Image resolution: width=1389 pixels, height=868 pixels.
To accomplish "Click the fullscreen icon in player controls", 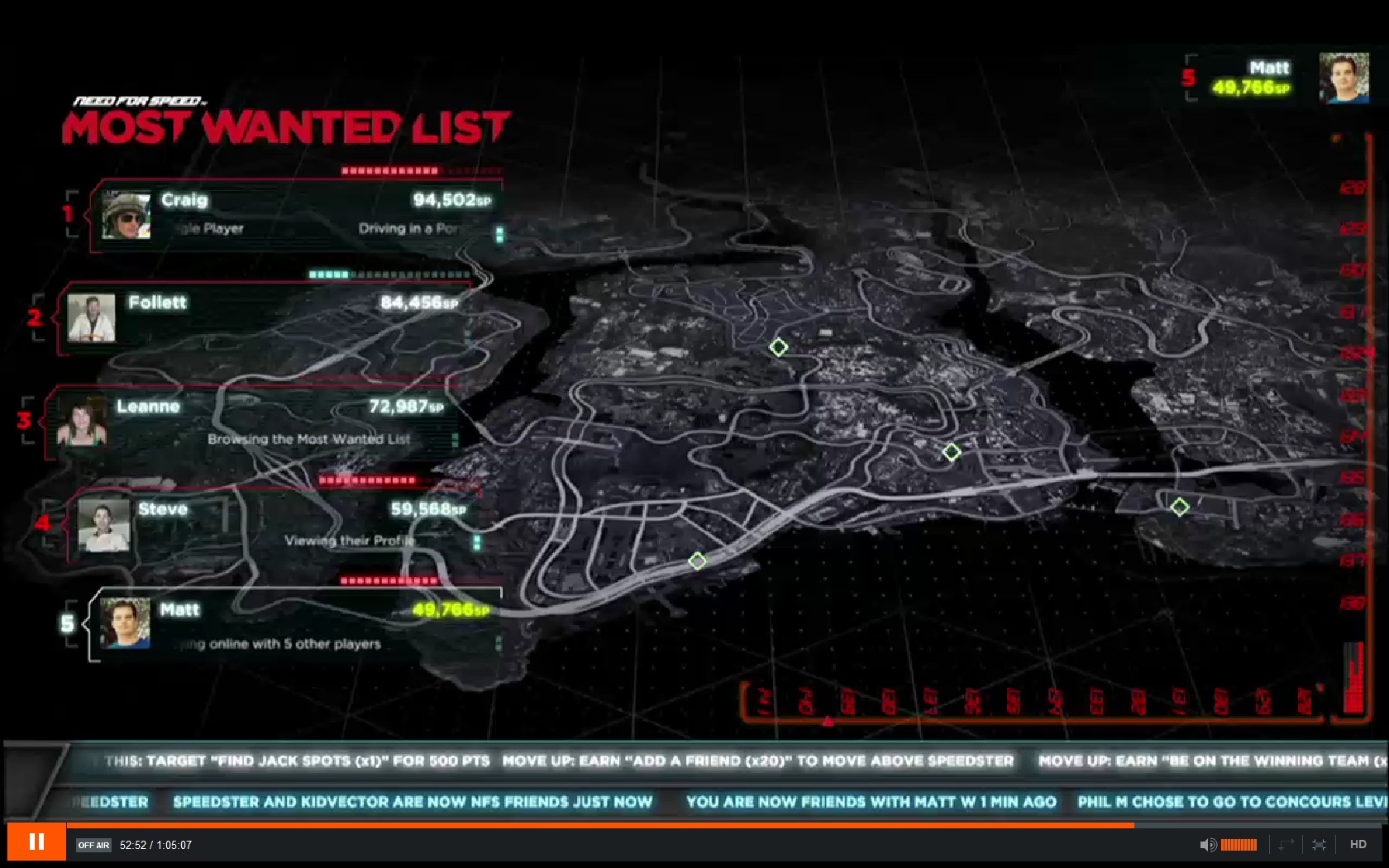I will tap(1320, 844).
